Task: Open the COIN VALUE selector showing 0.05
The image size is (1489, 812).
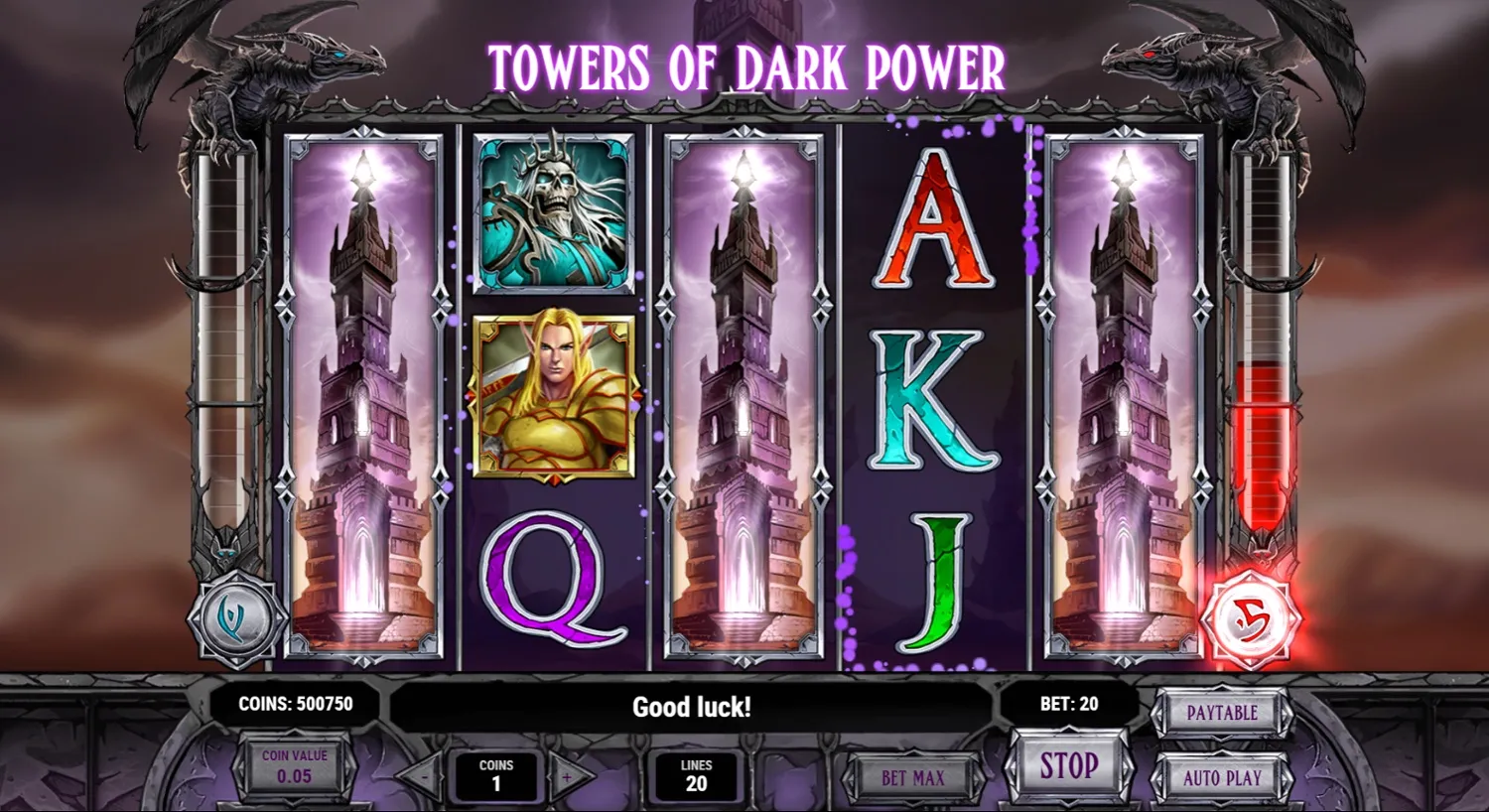Action: [x=294, y=766]
